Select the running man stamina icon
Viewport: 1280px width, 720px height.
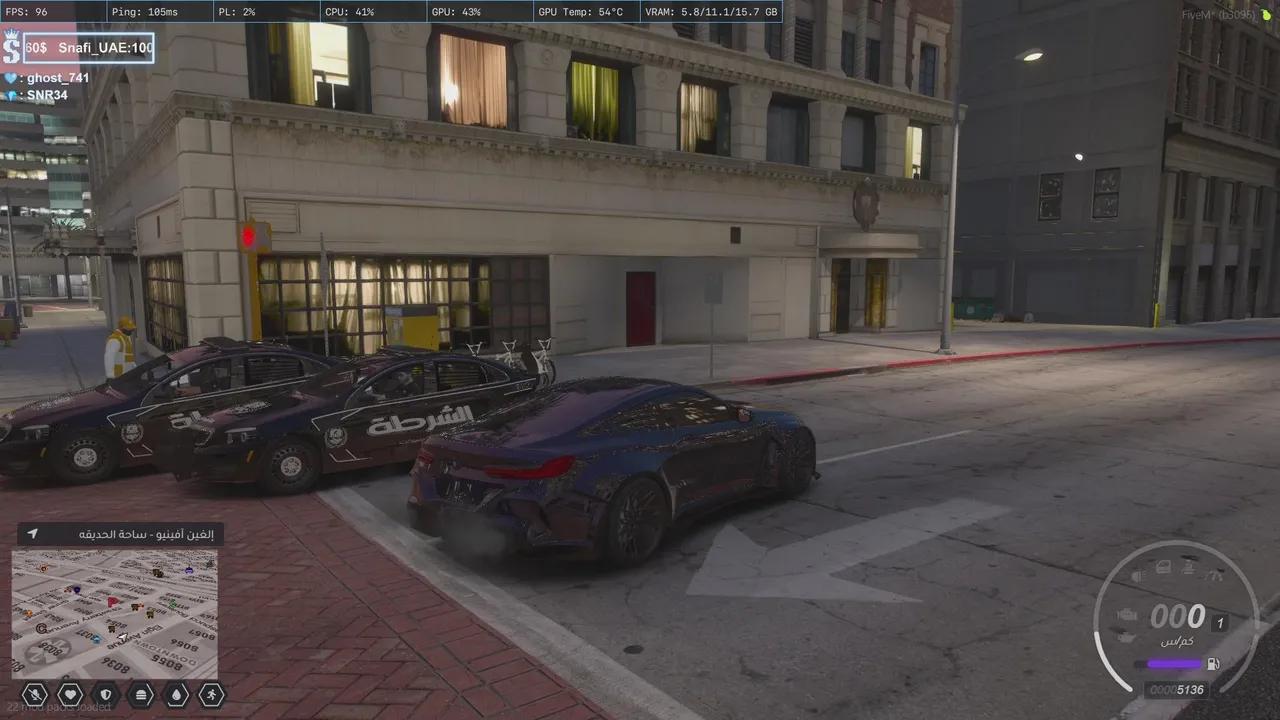(x=212, y=693)
